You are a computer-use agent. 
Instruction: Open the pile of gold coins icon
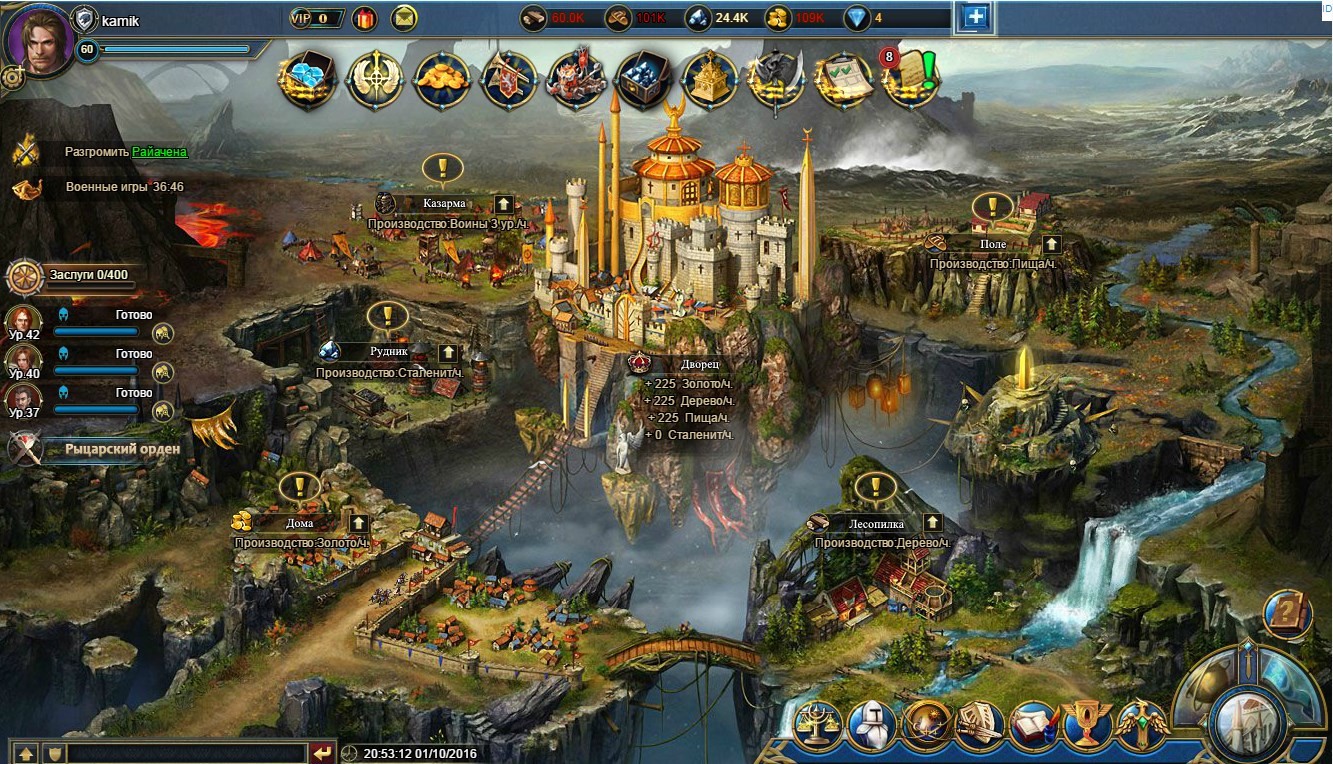(x=441, y=78)
